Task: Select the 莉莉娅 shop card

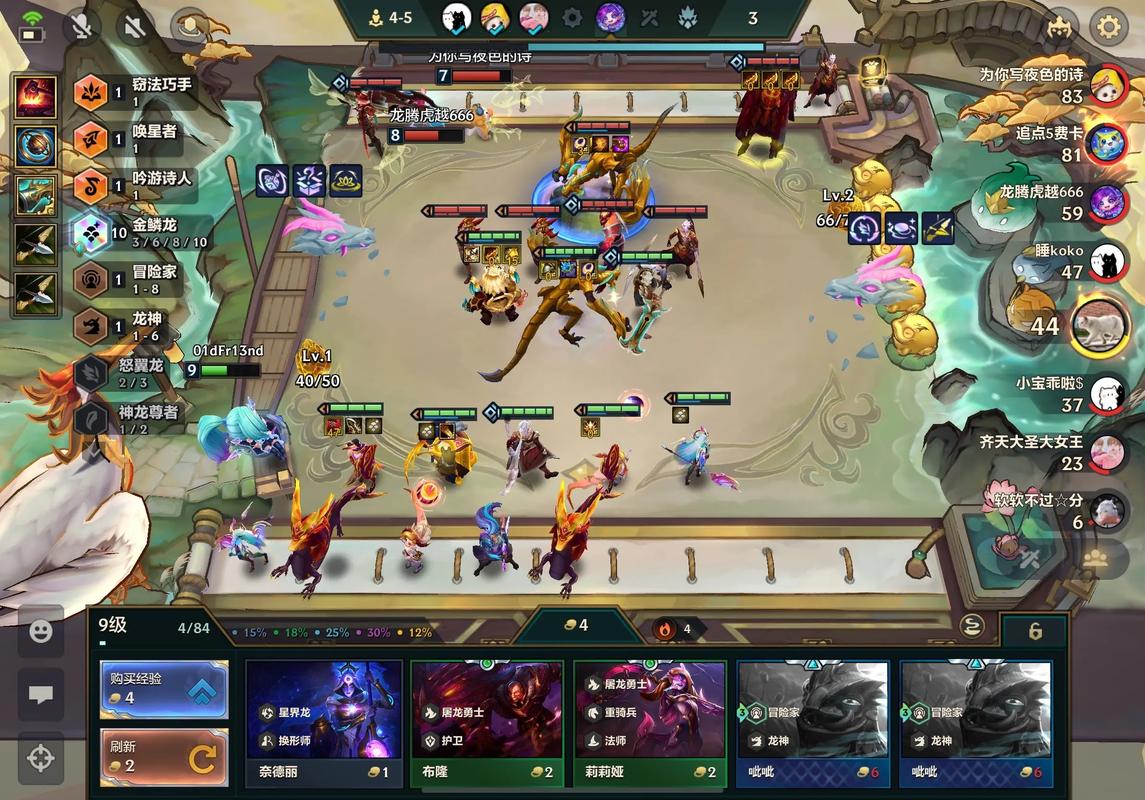Action: click(x=650, y=722)
